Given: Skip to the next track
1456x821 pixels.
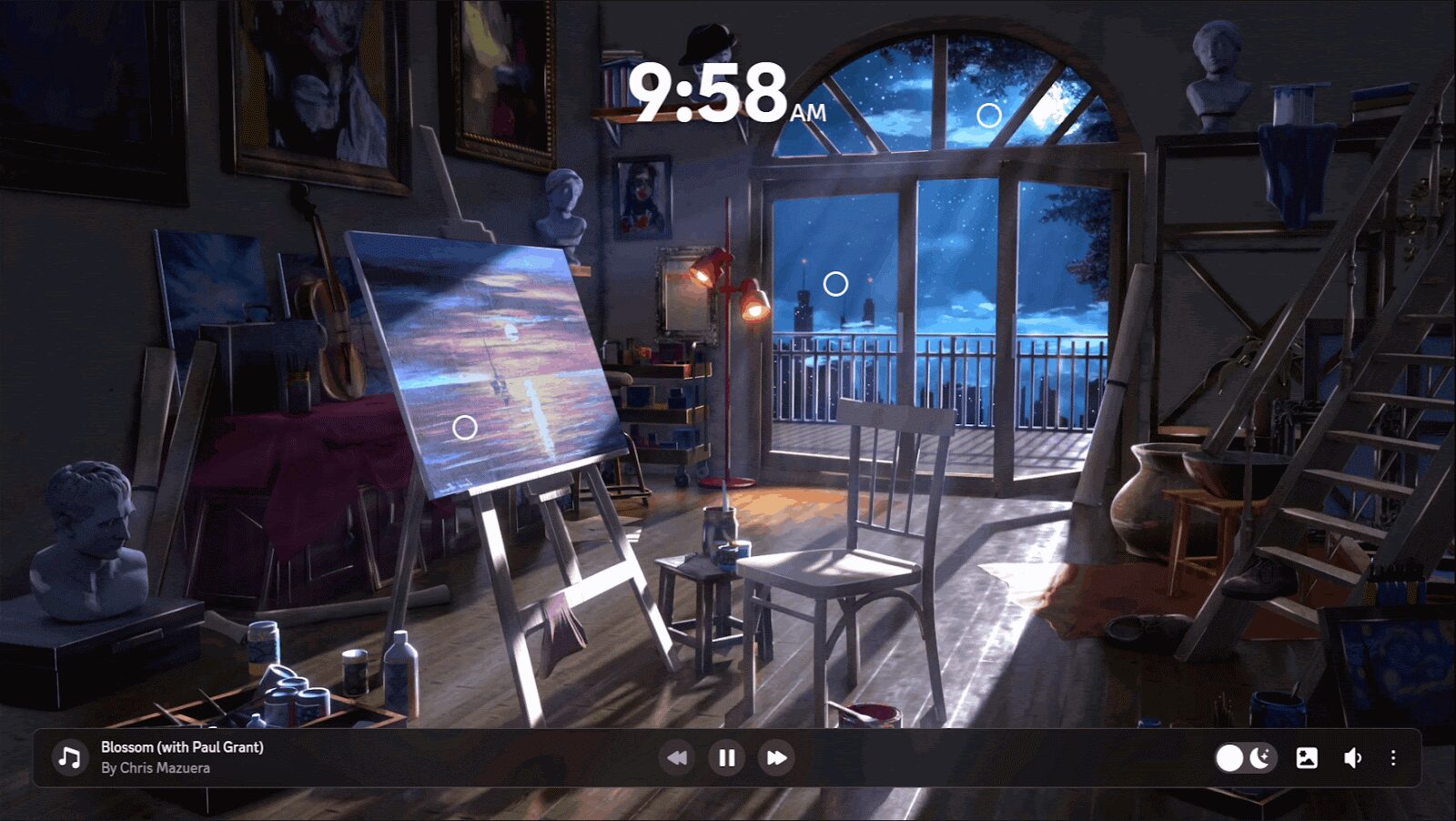Looking at the screenshot, I should [x=776, y=758].
